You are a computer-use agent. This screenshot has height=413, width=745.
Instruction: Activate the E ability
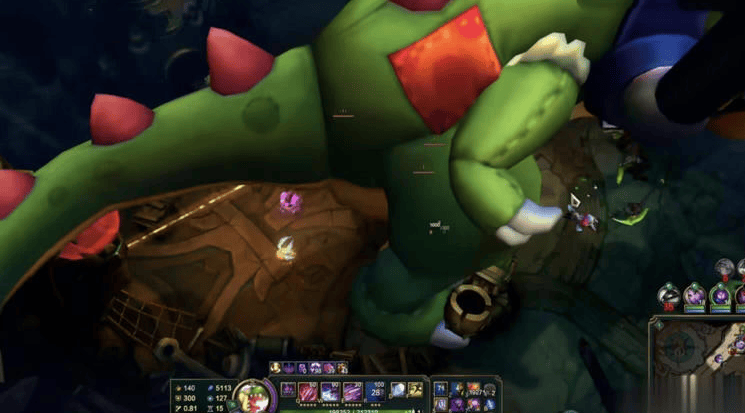(353, 391)
